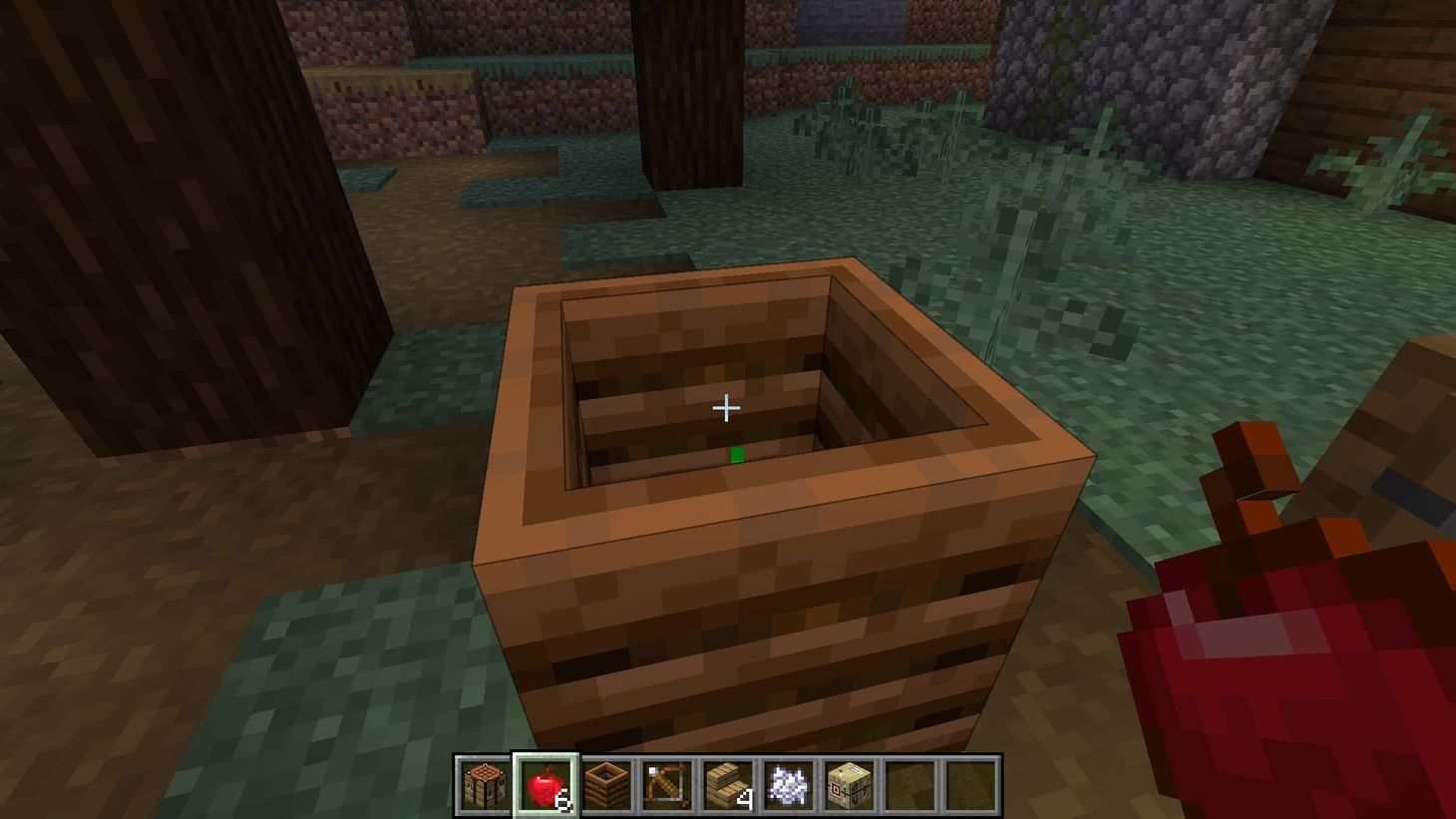
Task: Click the crosshair in the screen center
Action: click(727, 408)
